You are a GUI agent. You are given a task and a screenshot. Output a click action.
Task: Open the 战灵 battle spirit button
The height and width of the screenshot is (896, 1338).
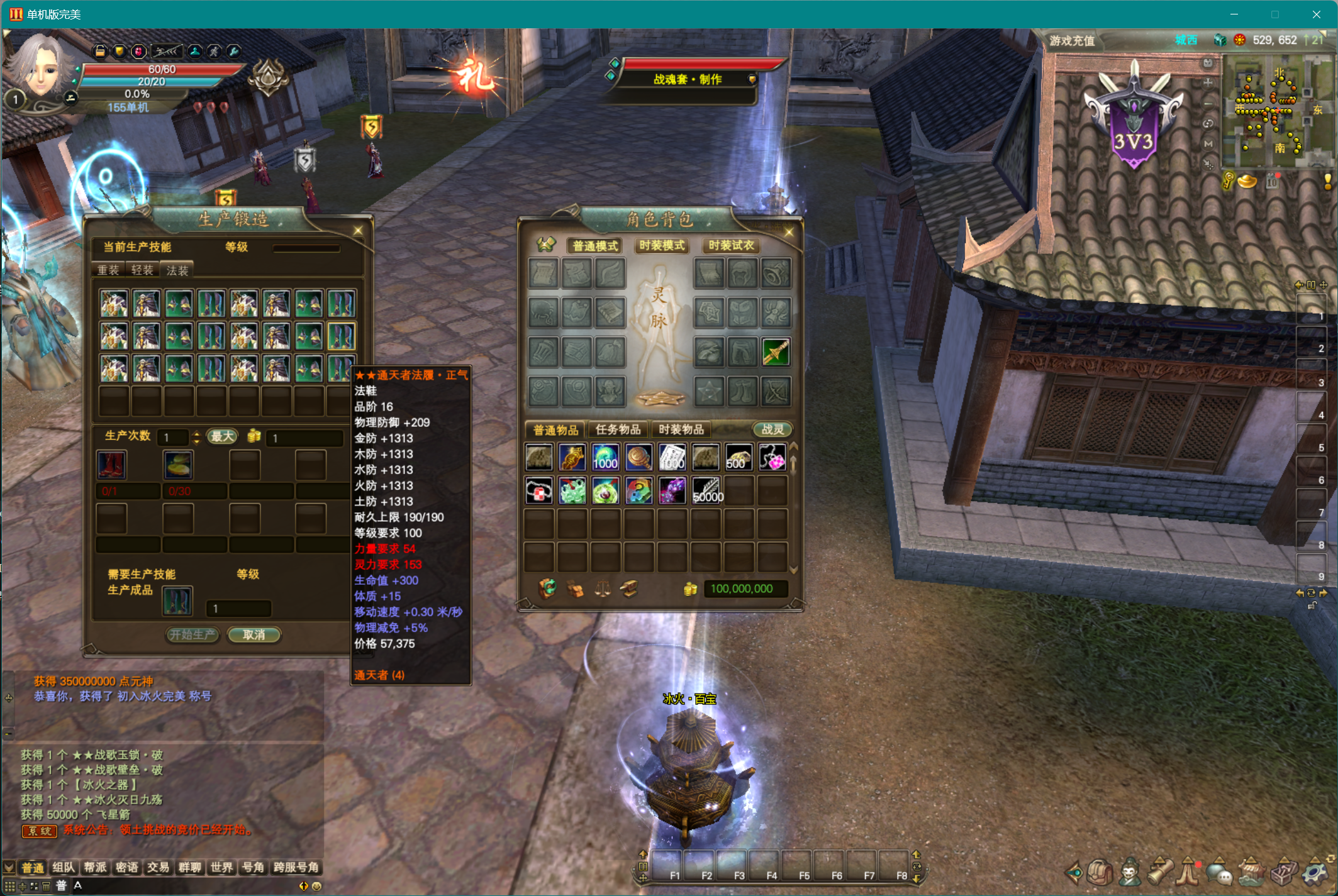pyautogui.click(x=772, y=429)
